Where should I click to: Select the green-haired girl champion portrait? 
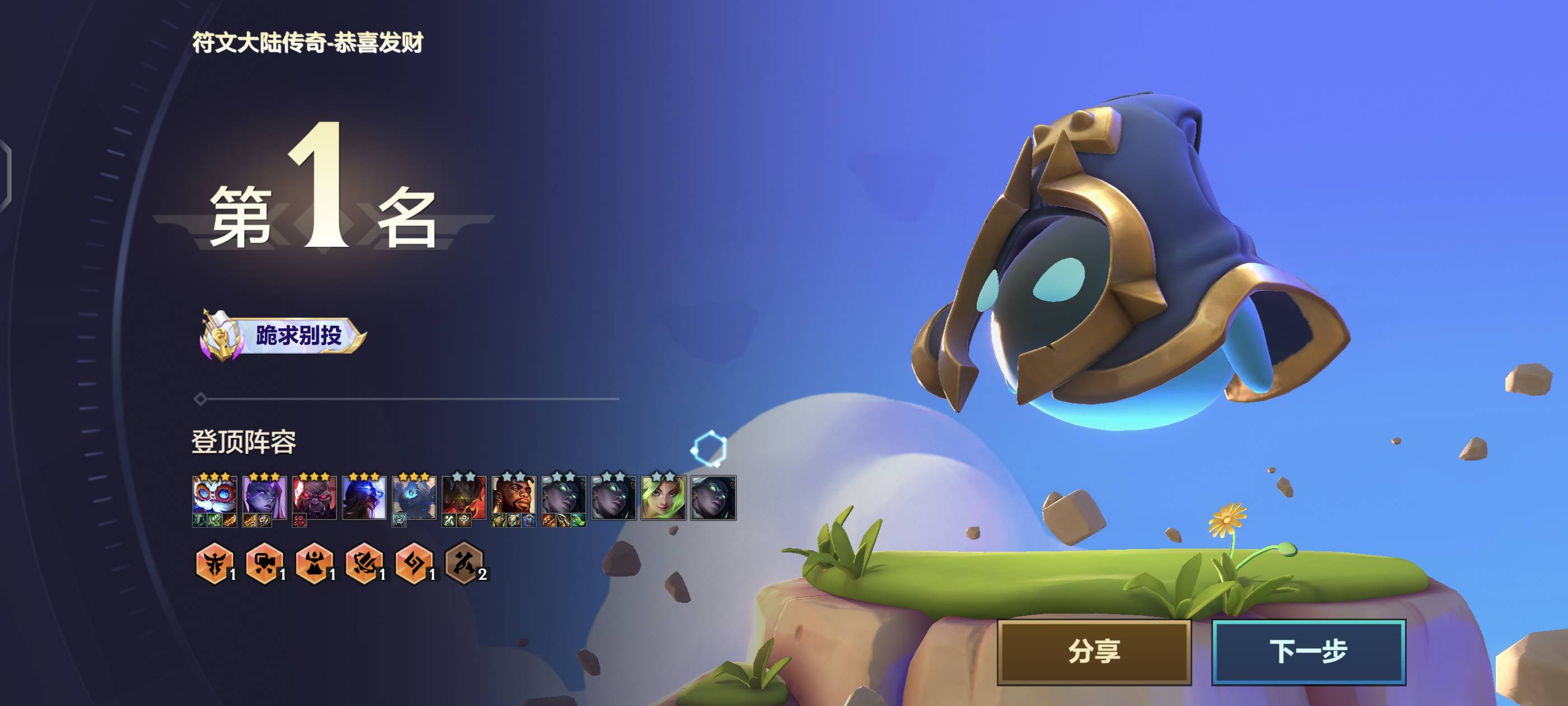click(x=664, y=496)
